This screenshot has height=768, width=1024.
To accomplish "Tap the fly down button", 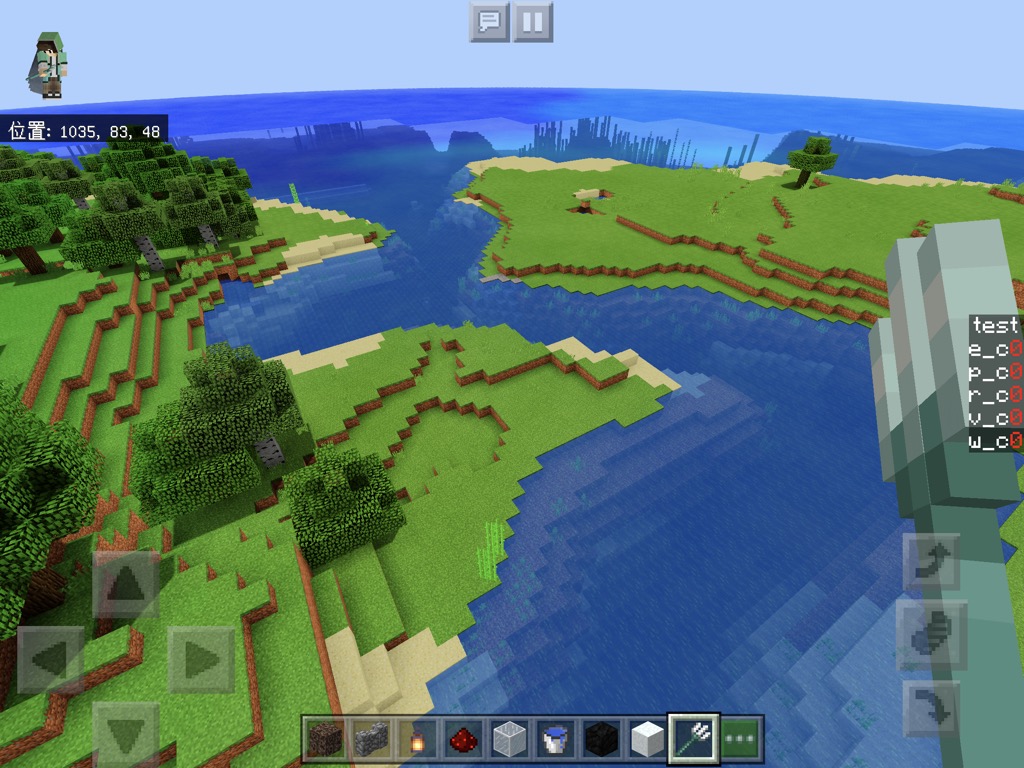I will click(x=931, y=709).
